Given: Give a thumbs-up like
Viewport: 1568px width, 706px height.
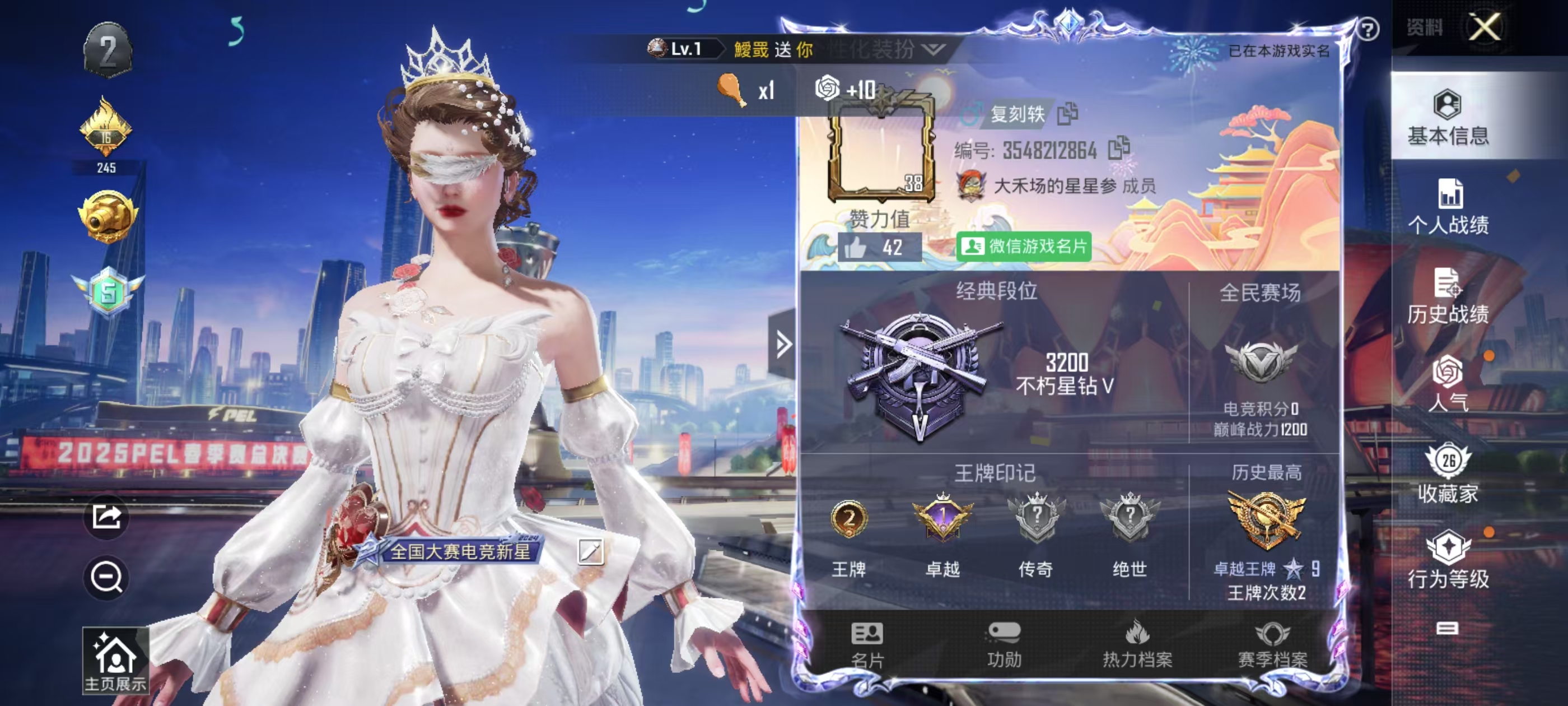Looking at the screenshot, I should click(x=856, y=247).
